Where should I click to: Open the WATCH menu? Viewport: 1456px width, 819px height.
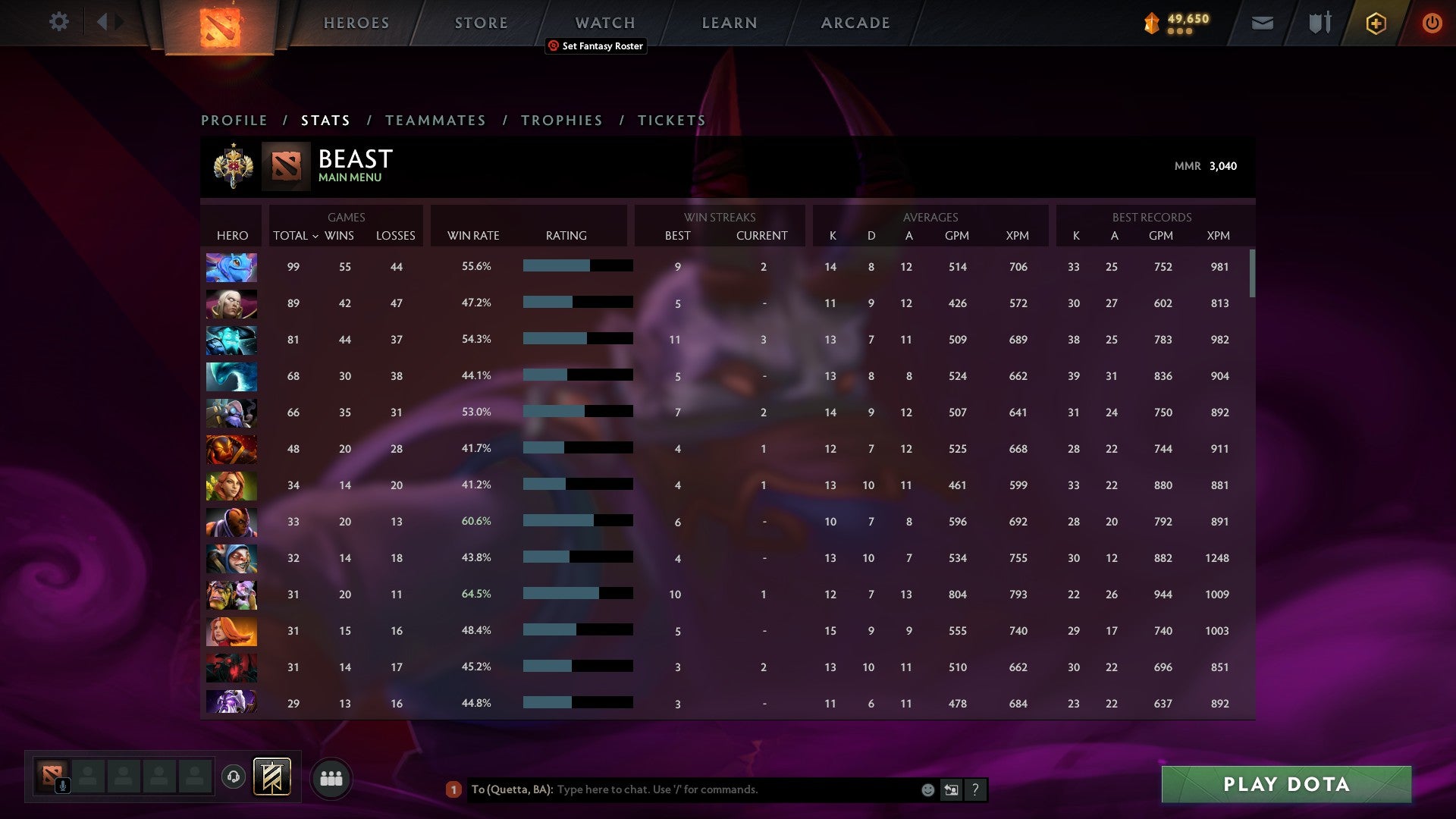point(605,22)
